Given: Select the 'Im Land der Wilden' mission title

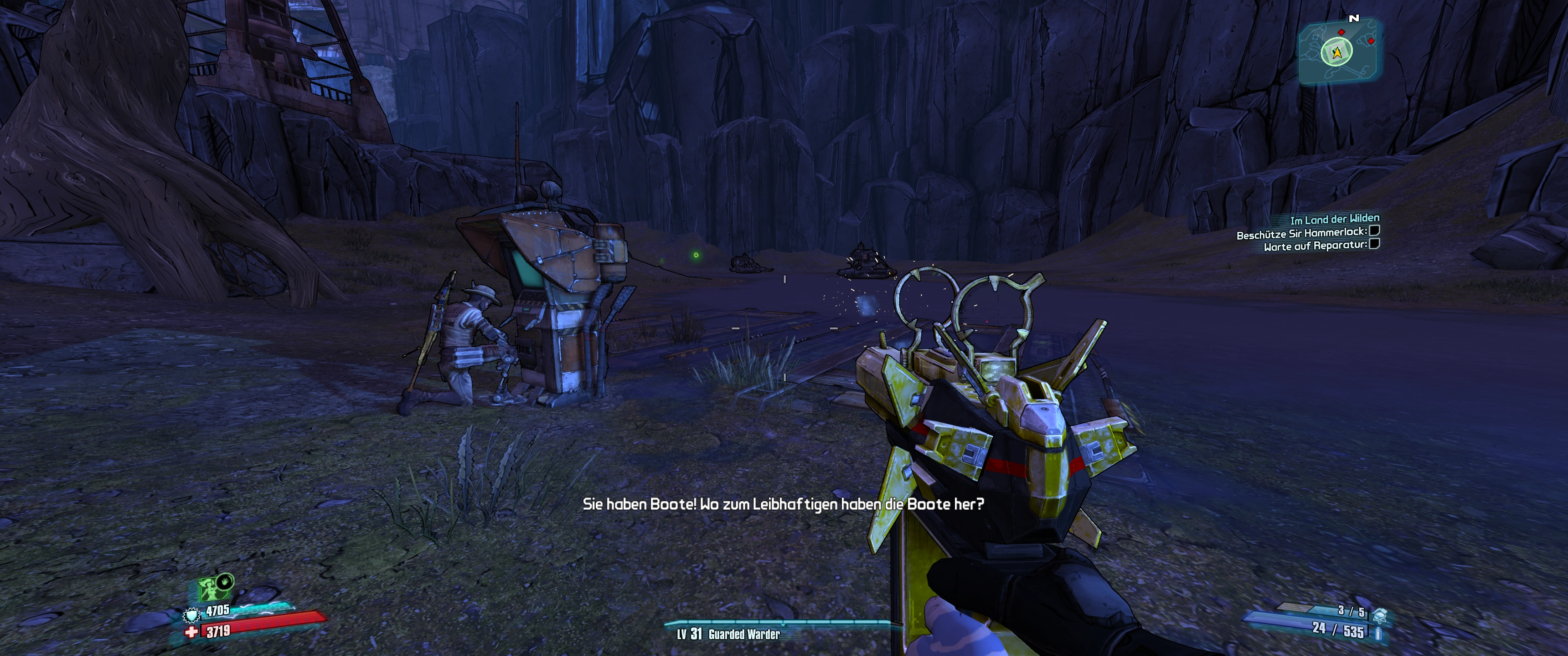Looking at the screenshot, I should [1334, 219].
